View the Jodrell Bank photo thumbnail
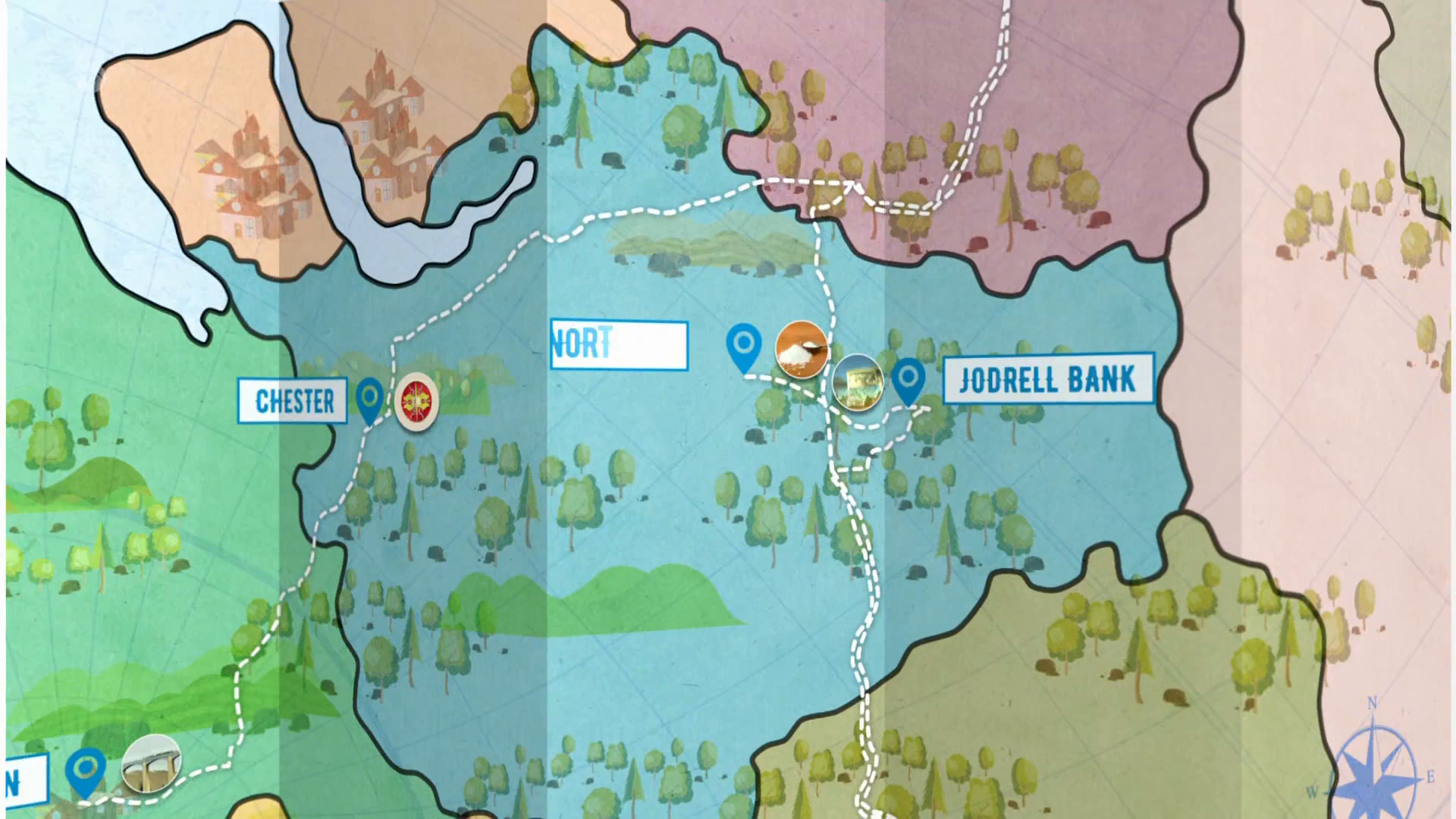The width and height of the screenshot is (1456, 819). 857,382
